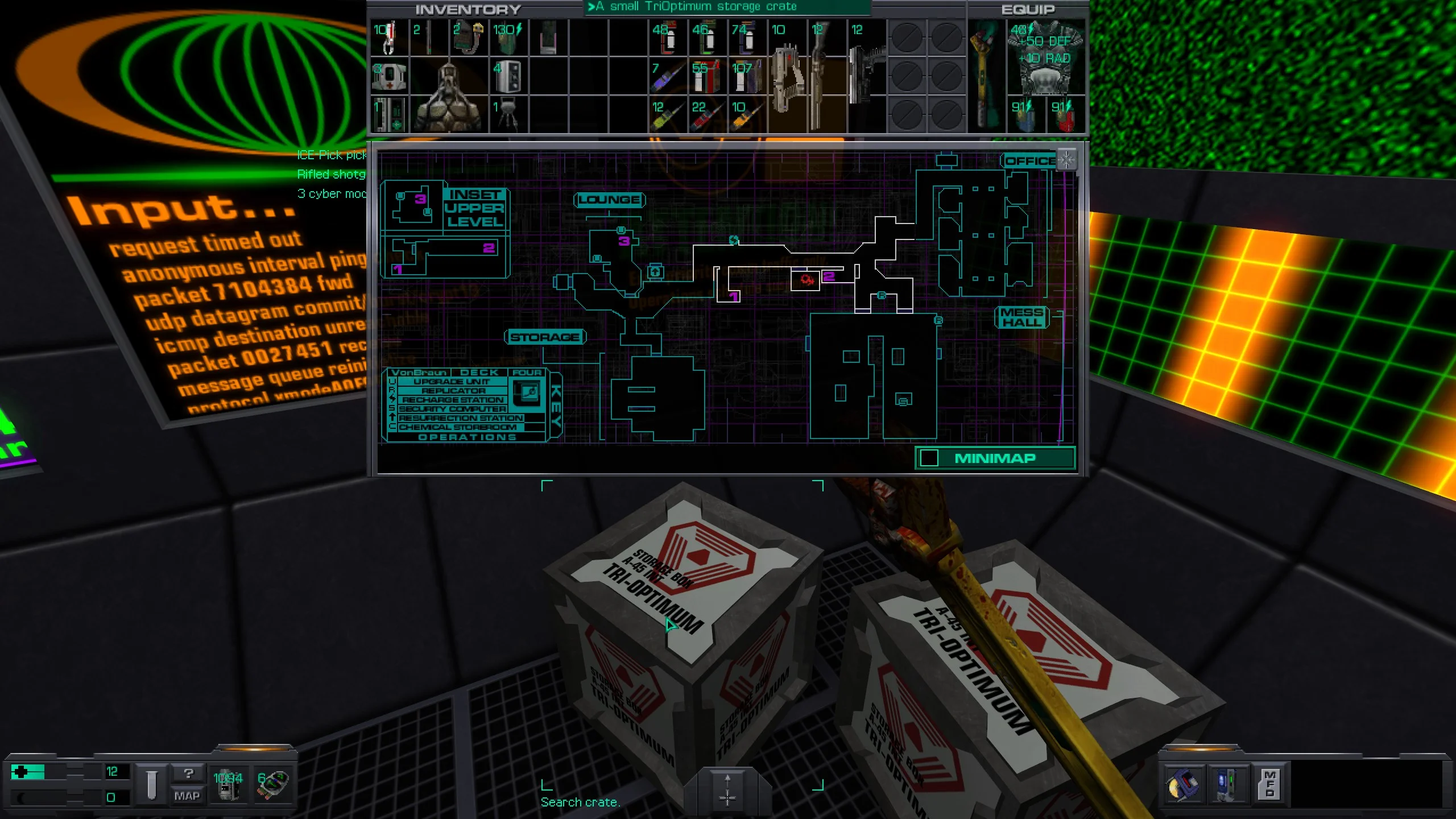1456x819 pixels.
Task: Click the question mark help button
Action: click(188, 773)
